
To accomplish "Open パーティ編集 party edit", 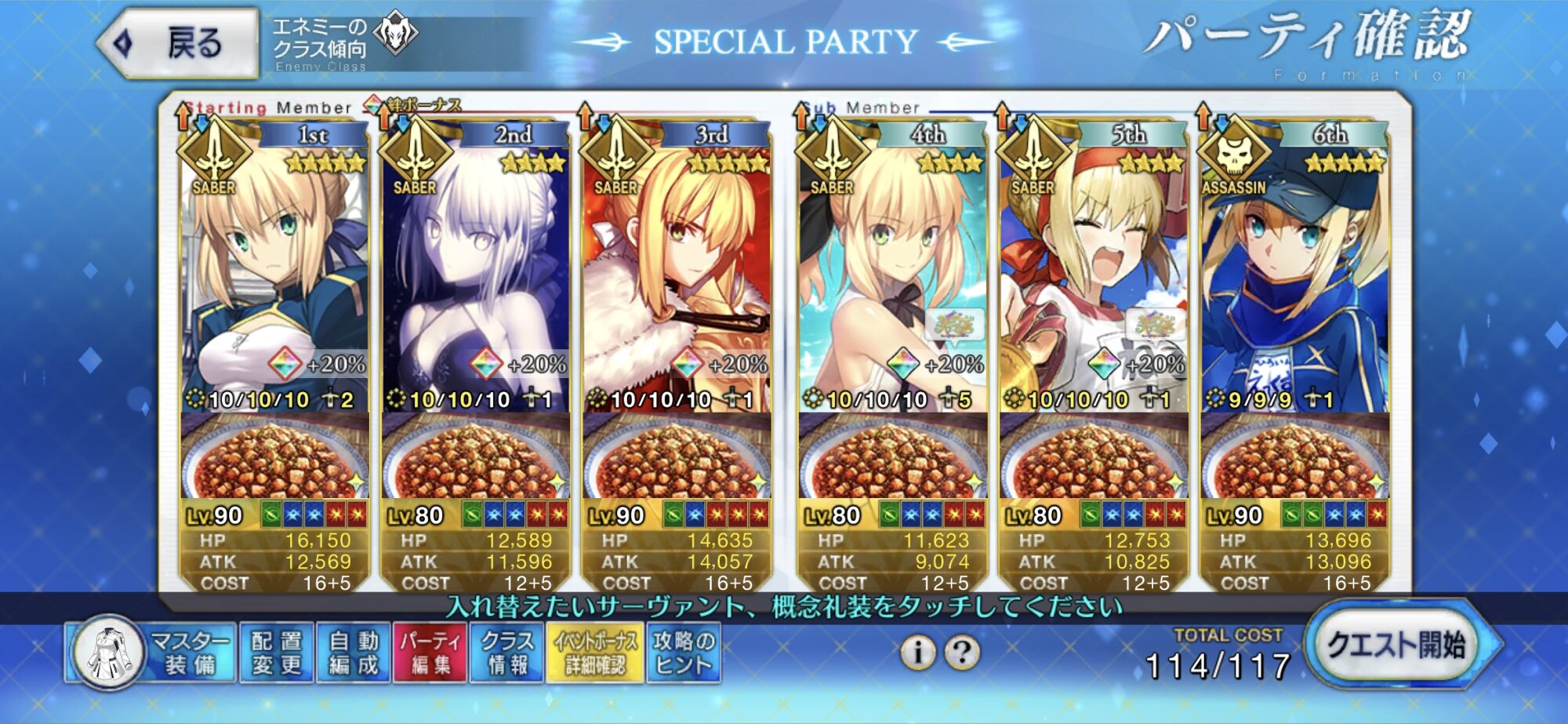I will [430, 653].
